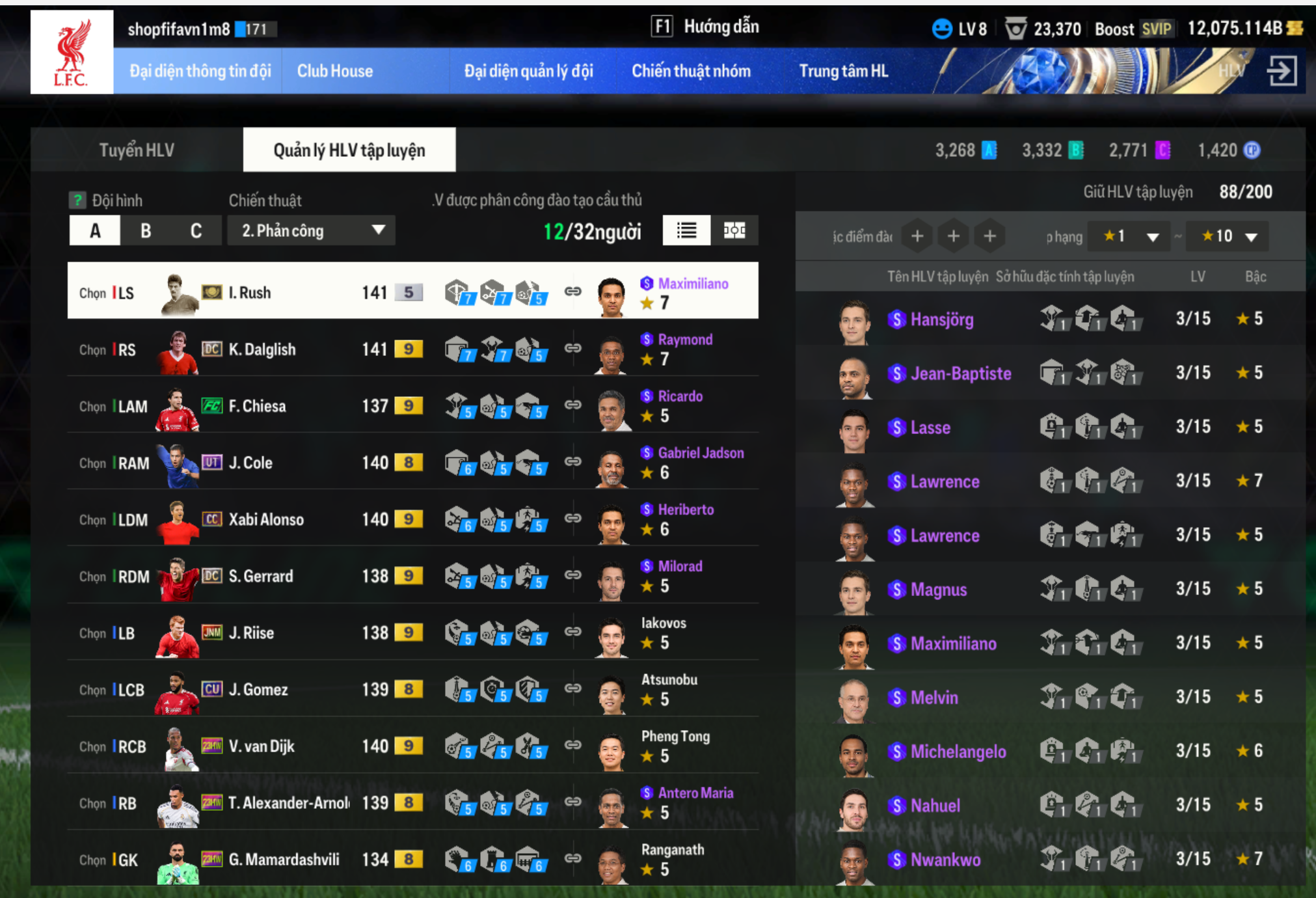Select trainer Nwankwo row

point(945,860)
